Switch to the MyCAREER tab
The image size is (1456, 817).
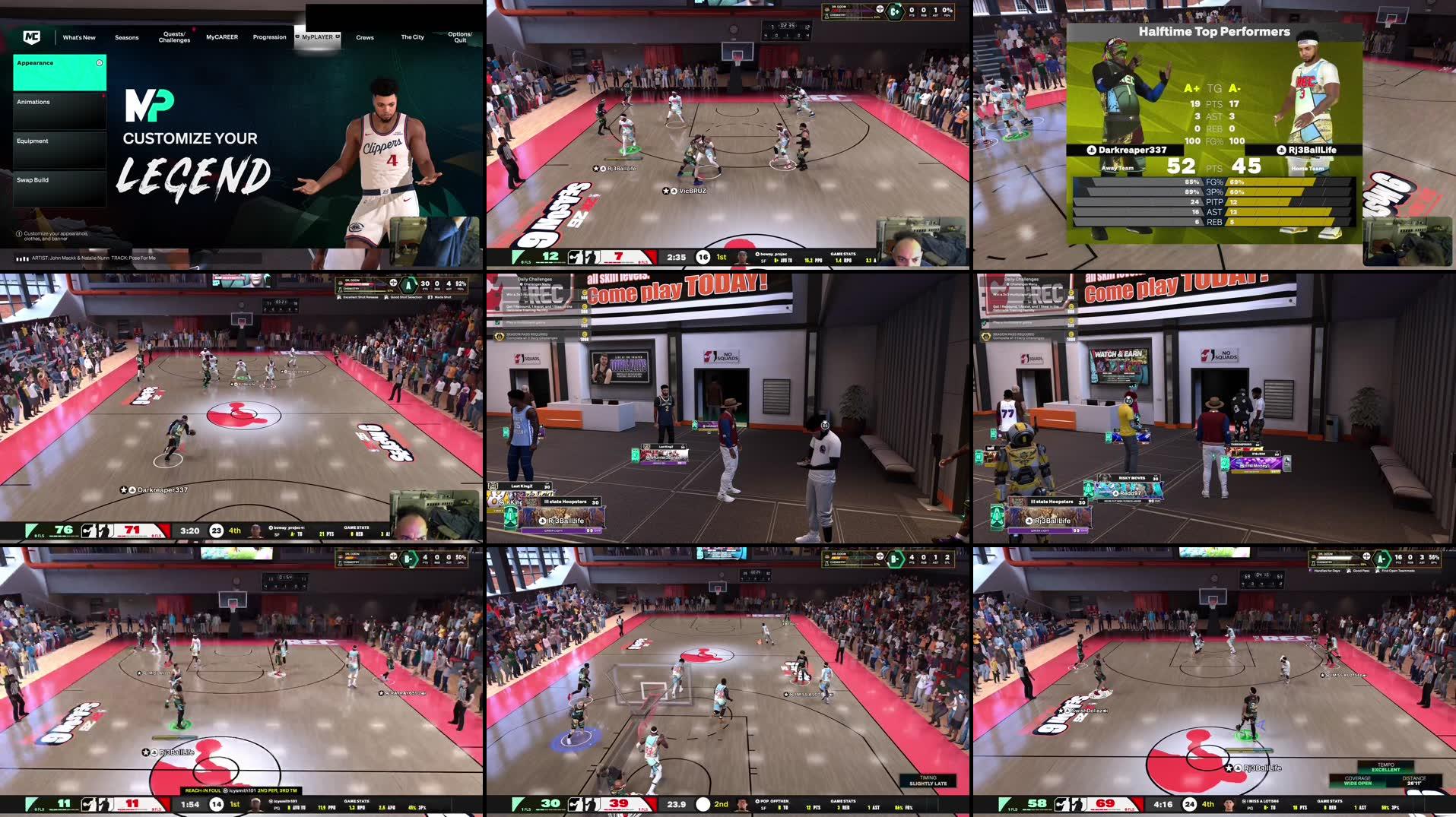coord(222,36)
